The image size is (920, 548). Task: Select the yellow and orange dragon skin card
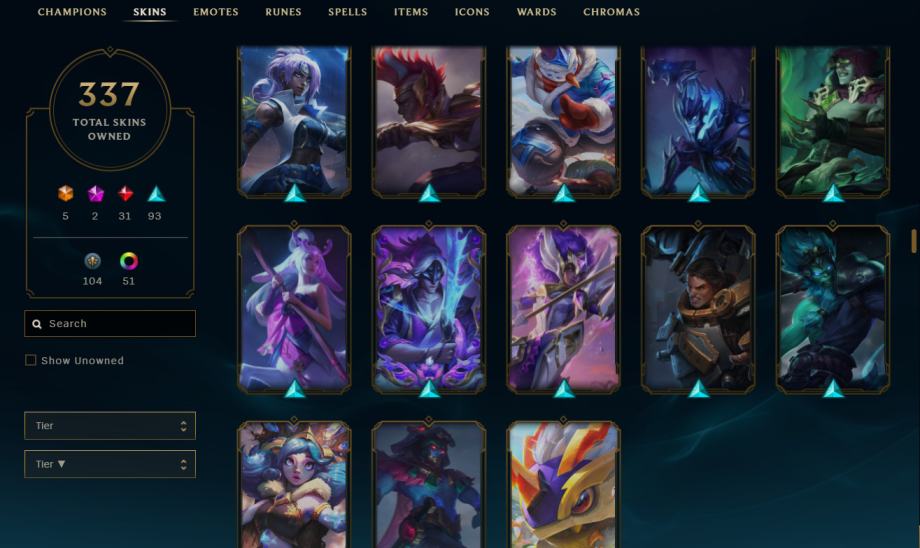(x=563, y=486)
